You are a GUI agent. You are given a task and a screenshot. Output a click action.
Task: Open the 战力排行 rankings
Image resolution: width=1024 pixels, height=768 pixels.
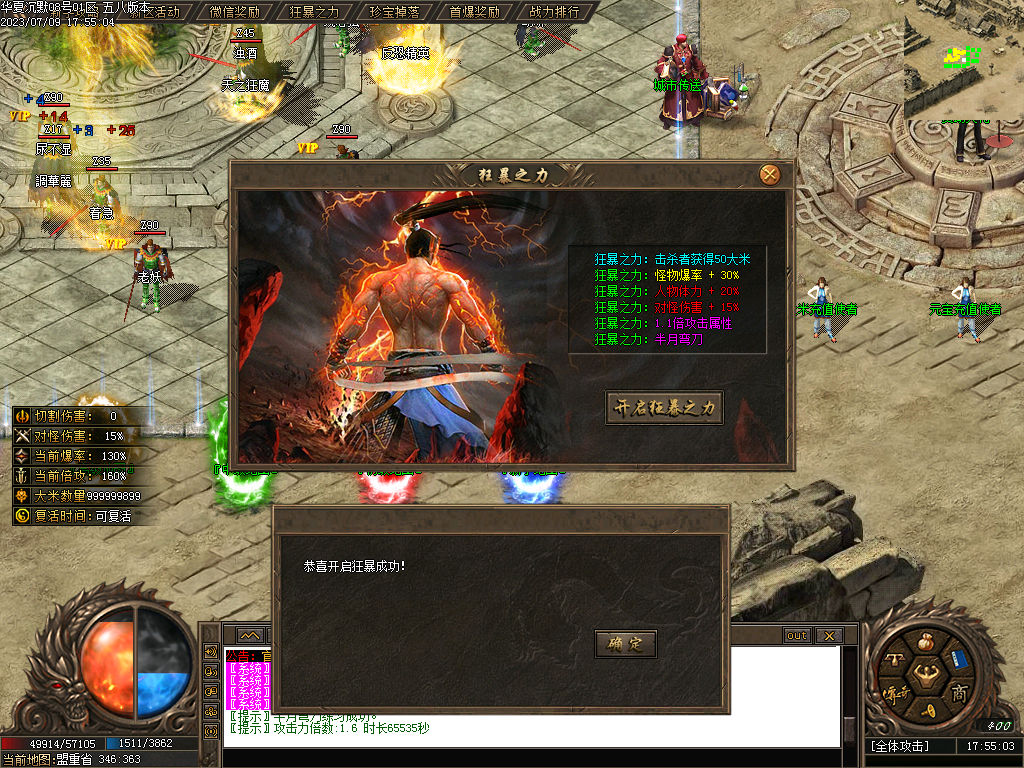pyautogui.click(x=554, y=12)
